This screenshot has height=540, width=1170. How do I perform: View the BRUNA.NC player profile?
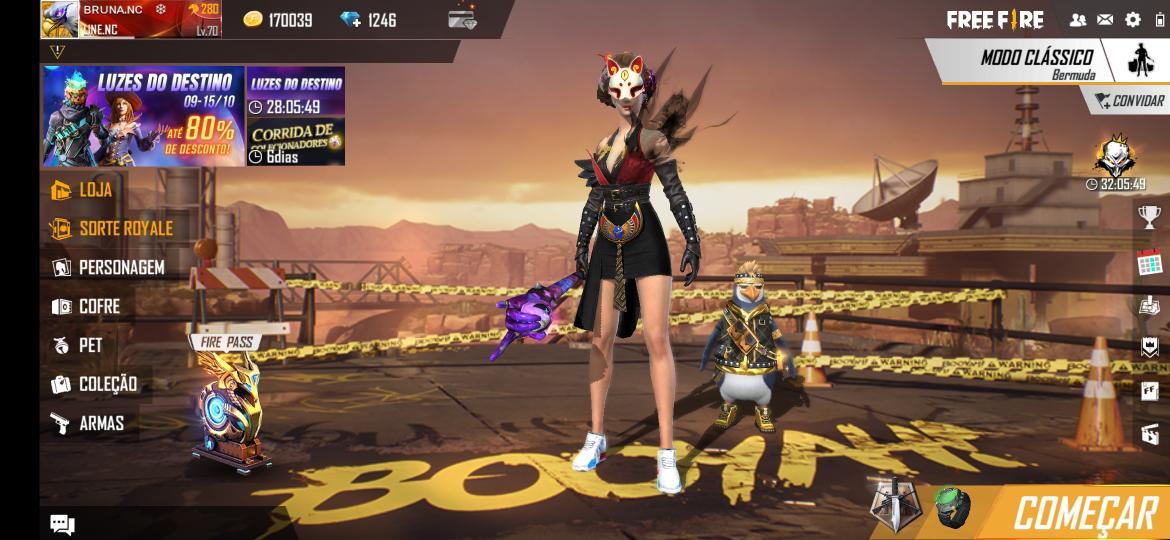point(130,19)
